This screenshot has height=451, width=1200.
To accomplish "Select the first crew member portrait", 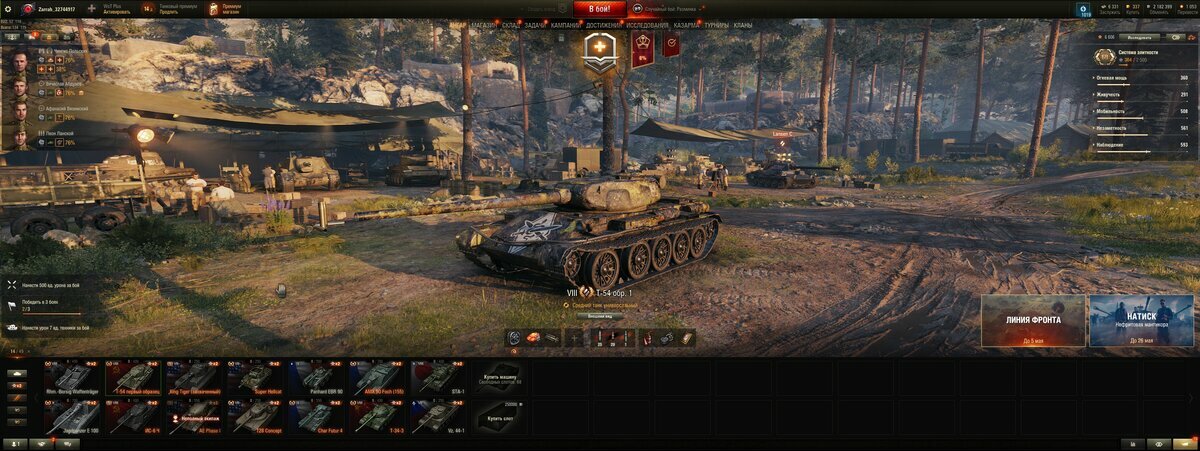I will click(19, 61).
